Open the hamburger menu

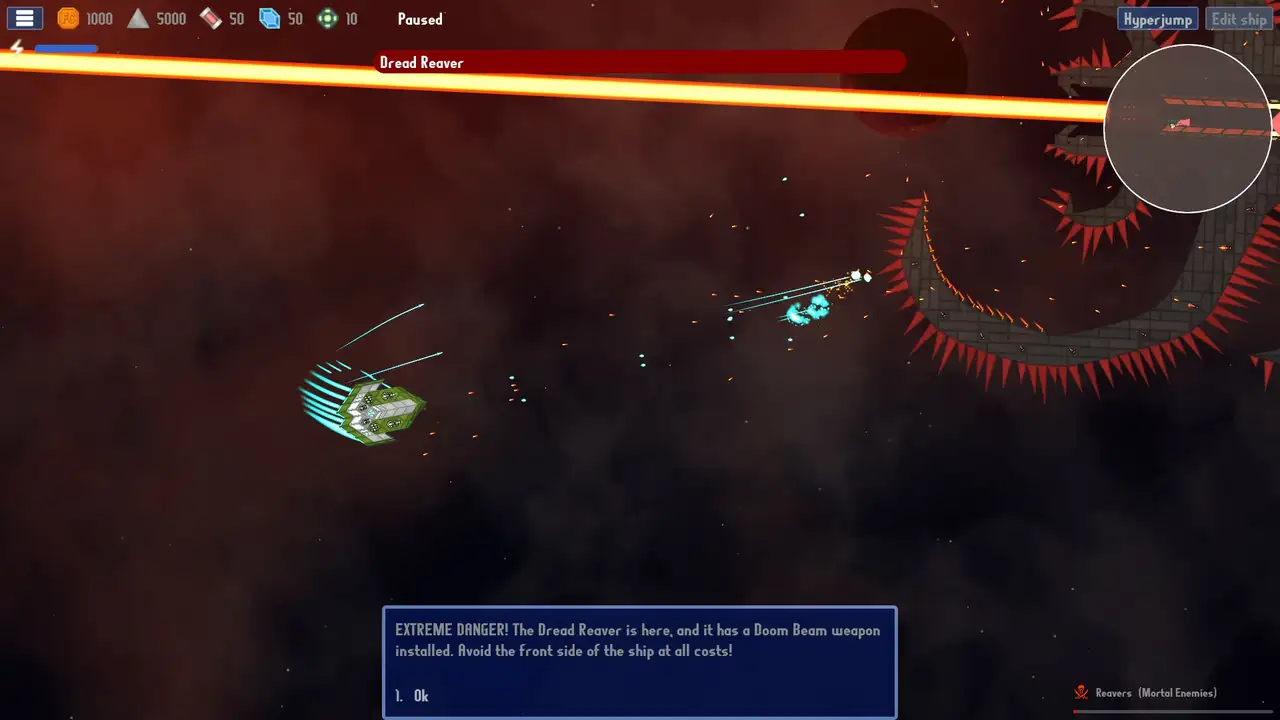(24, 18)
